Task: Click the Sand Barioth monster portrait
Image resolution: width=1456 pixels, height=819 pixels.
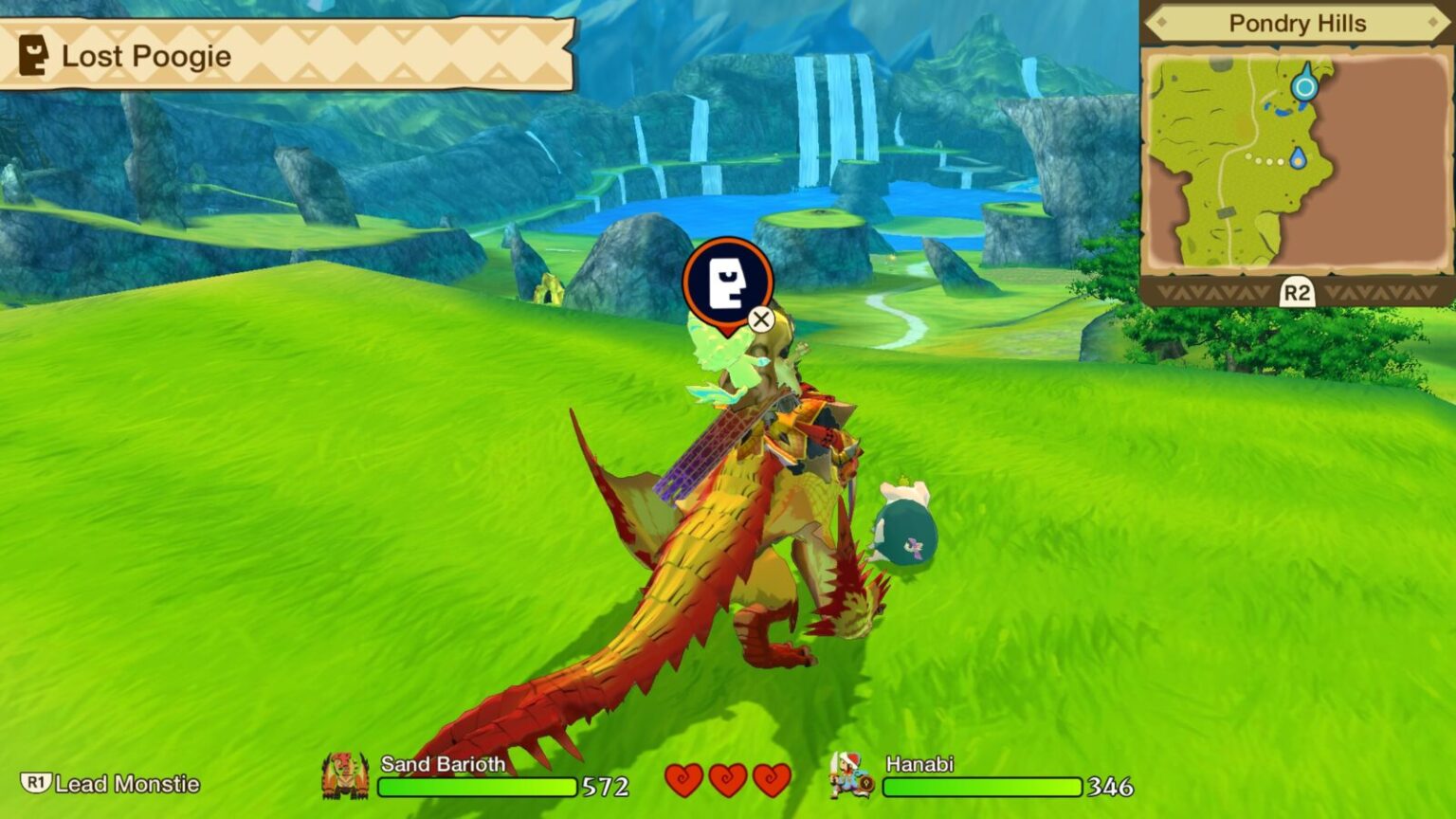Action: point(347,773)
